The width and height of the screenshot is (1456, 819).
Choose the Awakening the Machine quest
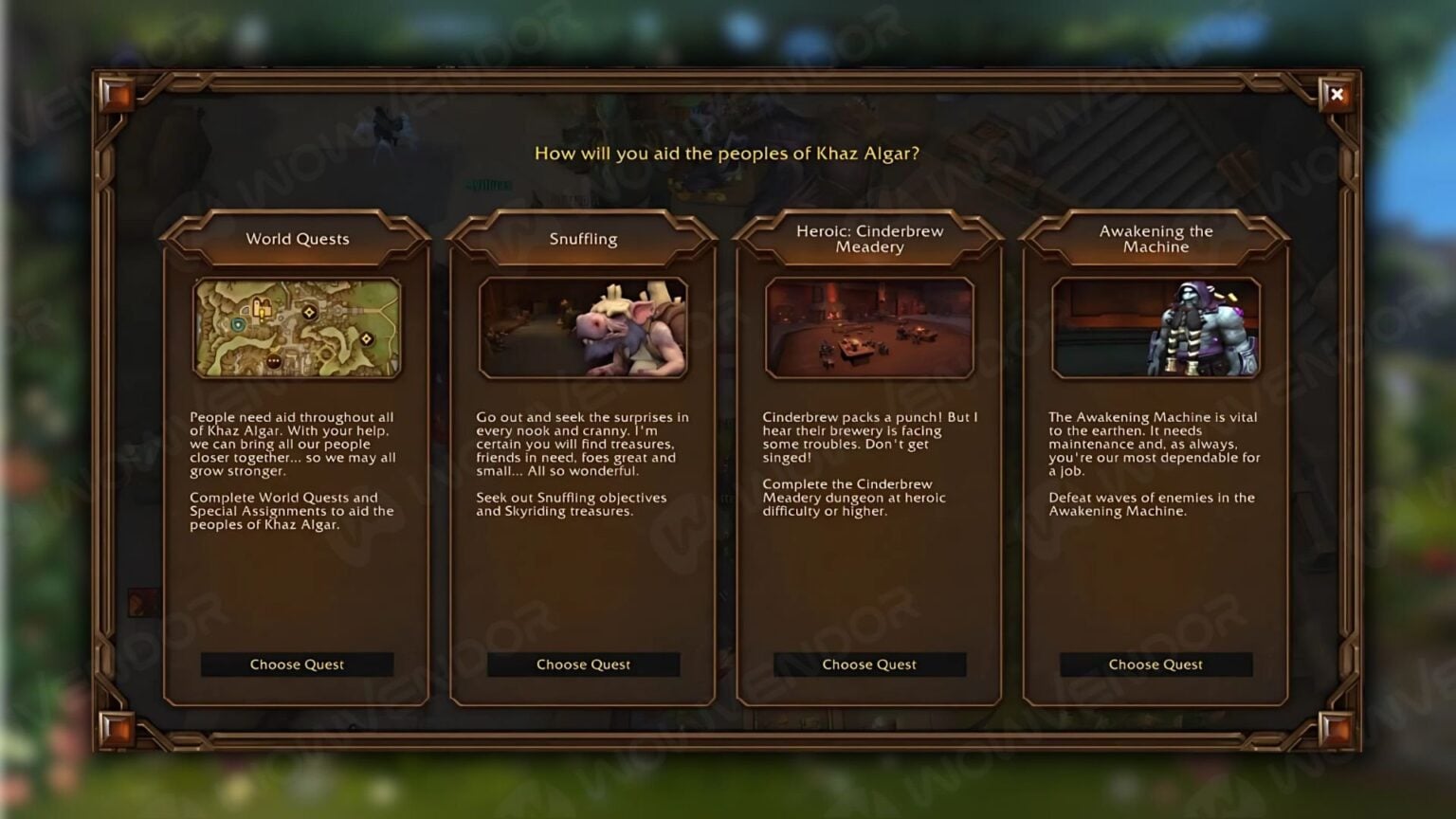[1155, 664]
